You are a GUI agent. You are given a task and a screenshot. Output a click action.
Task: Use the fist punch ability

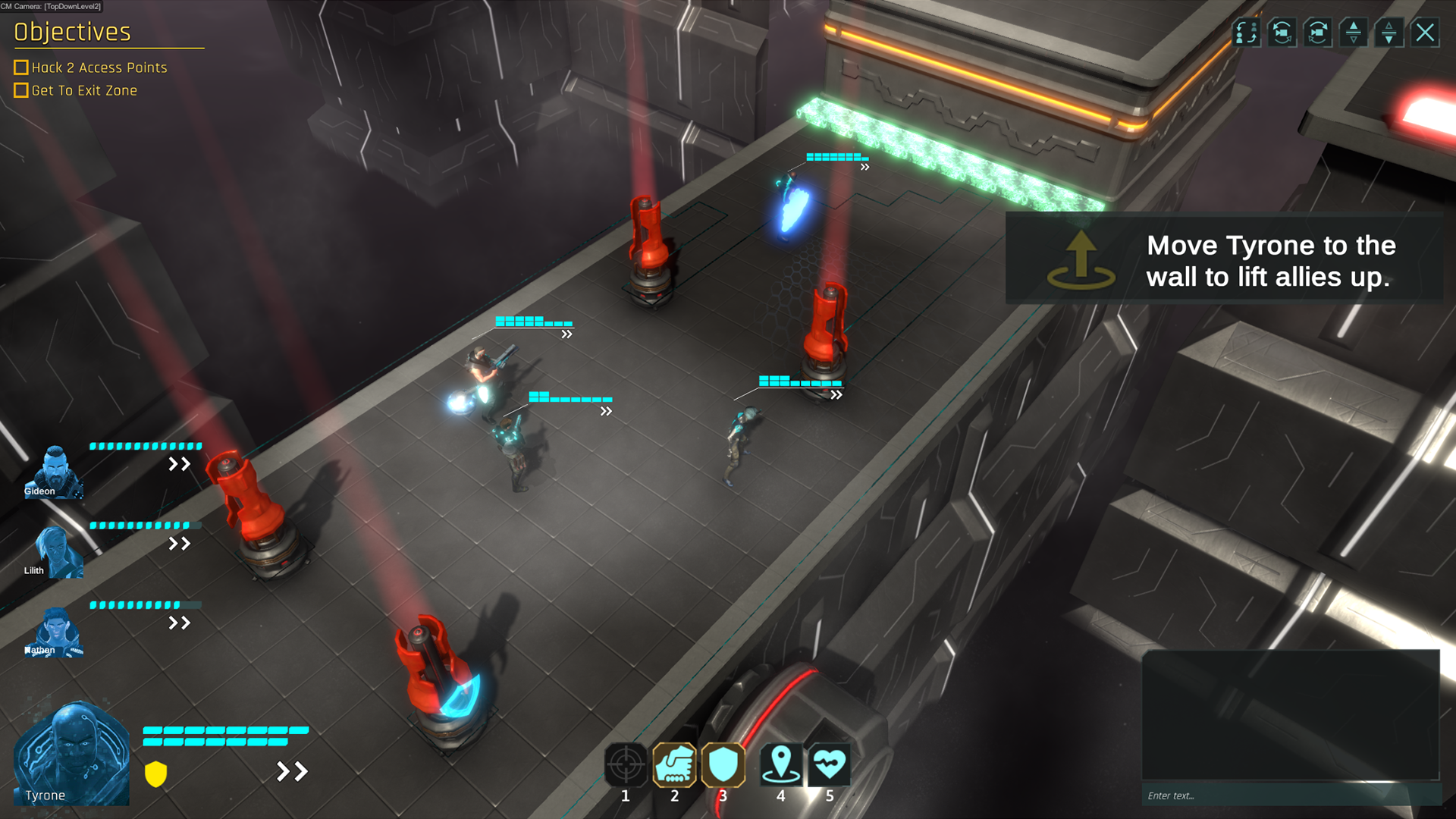674,764
